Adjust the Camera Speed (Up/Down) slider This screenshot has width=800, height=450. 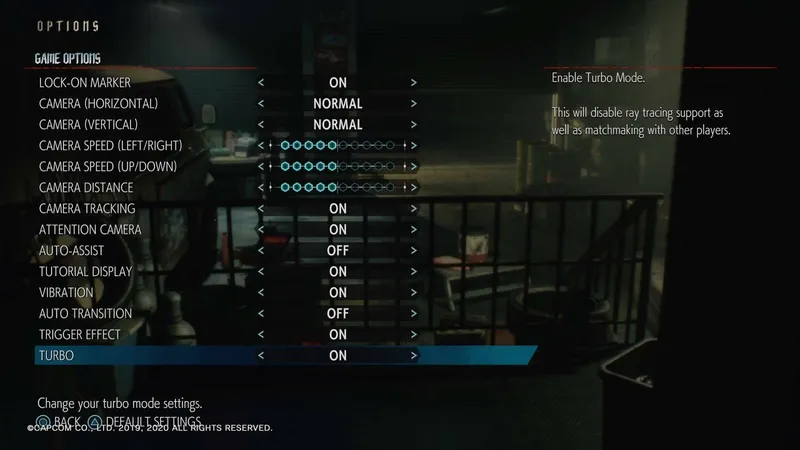coord(338,167)
